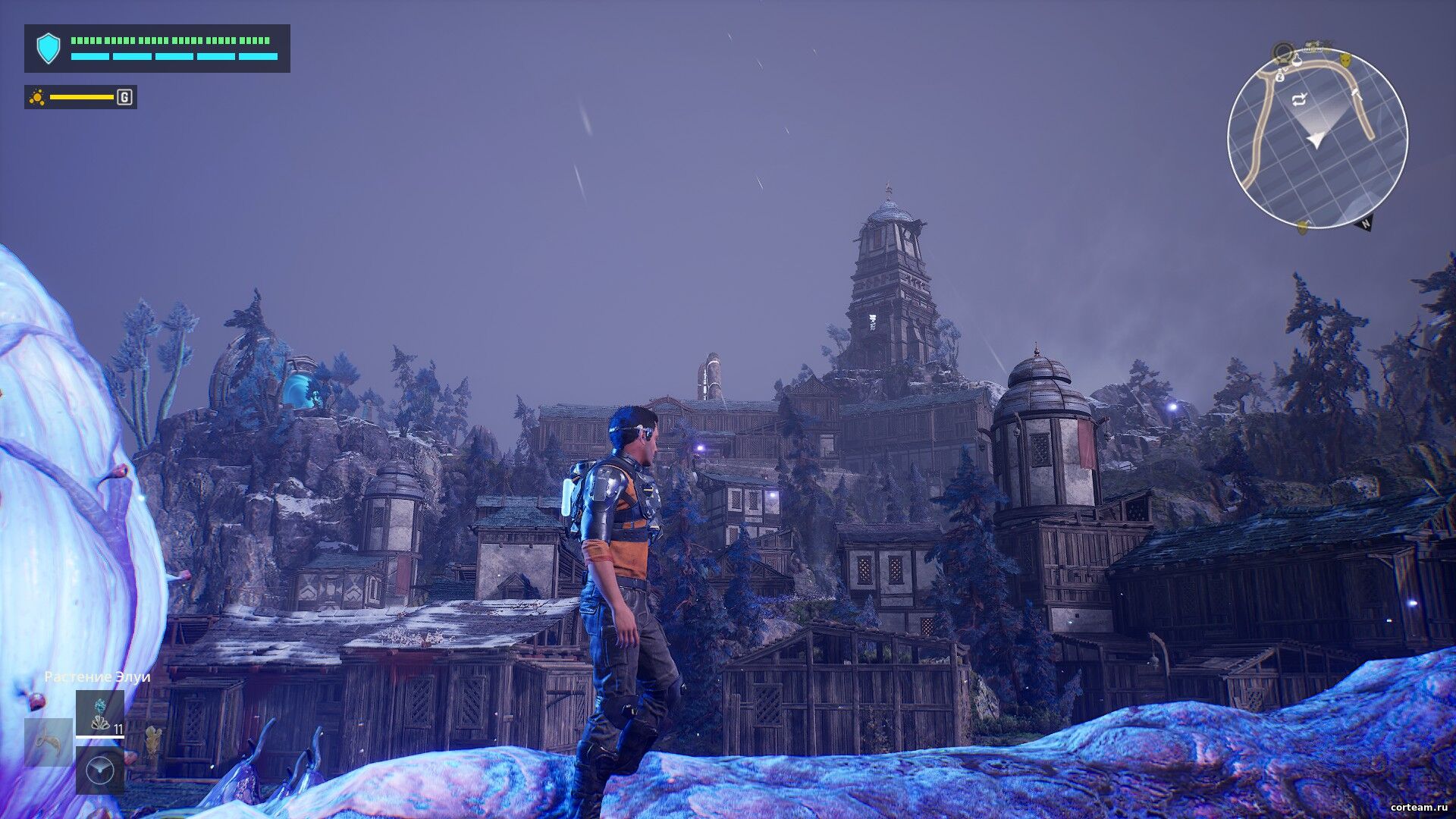Click the blue shield icon

tap(48, 49)
